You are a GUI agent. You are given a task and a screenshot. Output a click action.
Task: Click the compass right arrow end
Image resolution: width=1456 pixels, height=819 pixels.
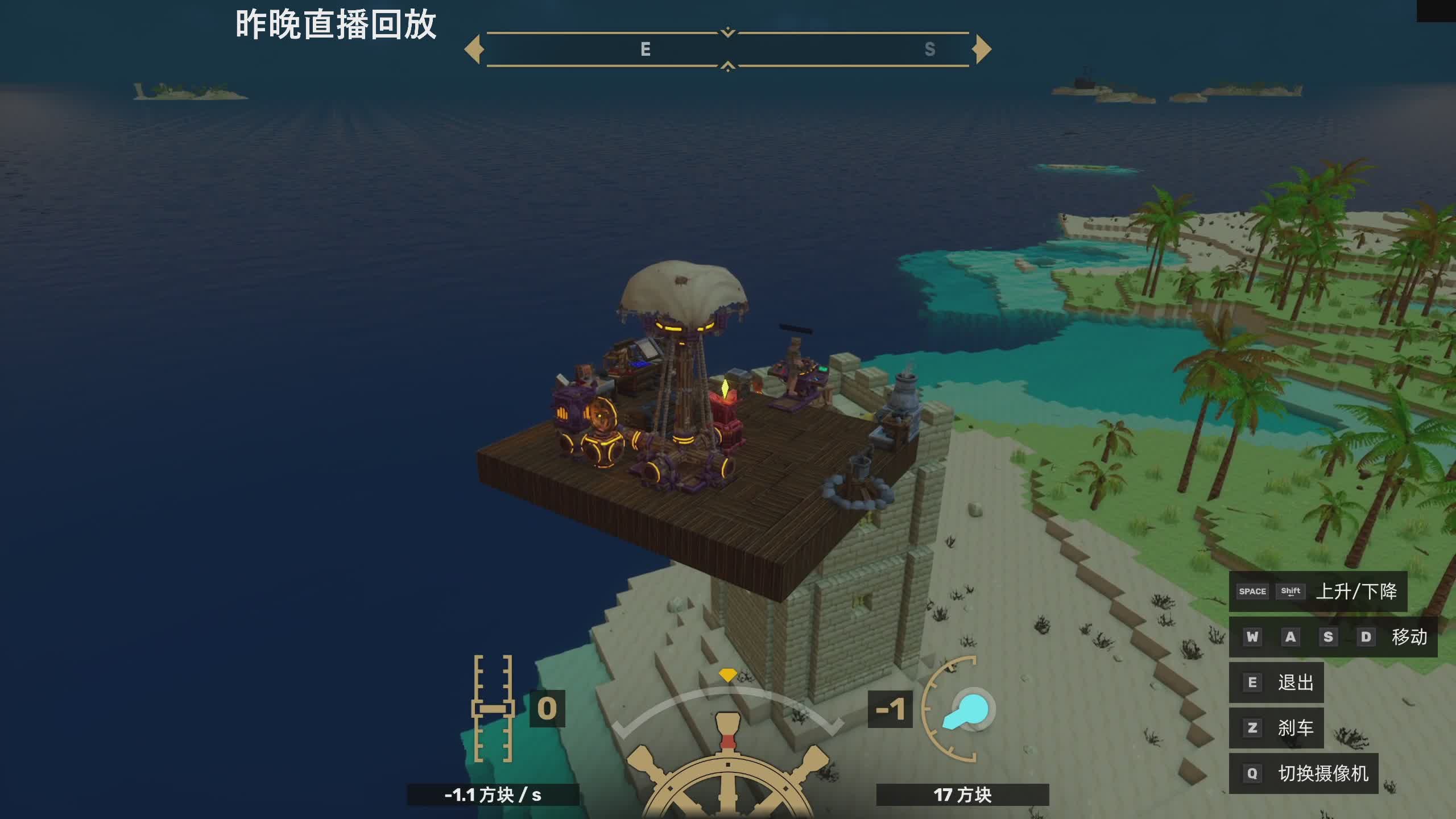[x=982, y=49]
